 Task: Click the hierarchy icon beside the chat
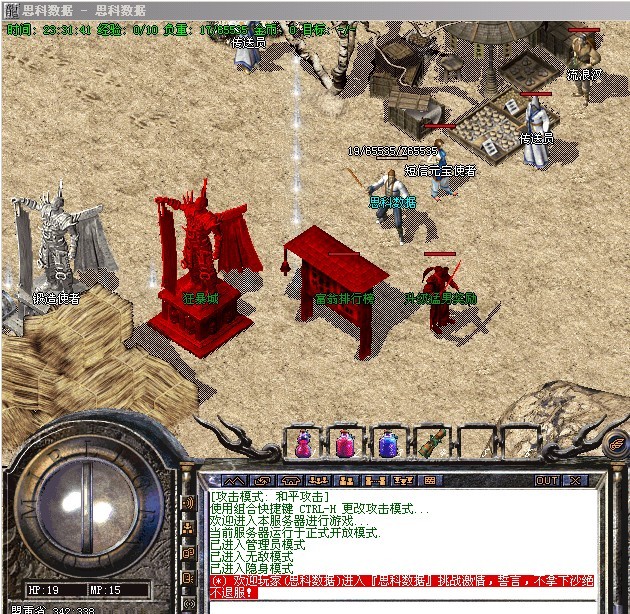(188, 528)
